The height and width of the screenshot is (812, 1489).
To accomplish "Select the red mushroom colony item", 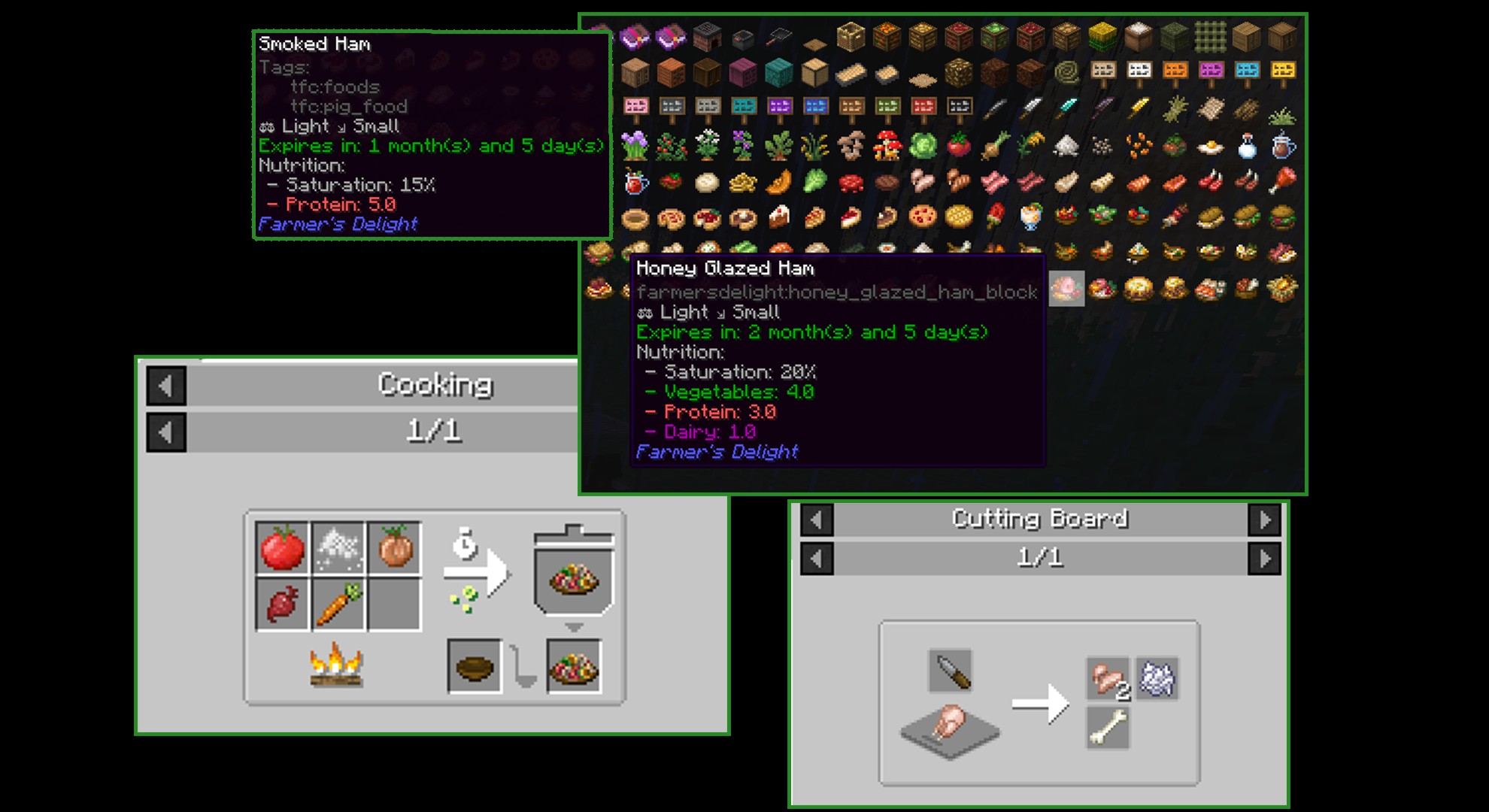I will pyautogui.click(x=887, y=145).
